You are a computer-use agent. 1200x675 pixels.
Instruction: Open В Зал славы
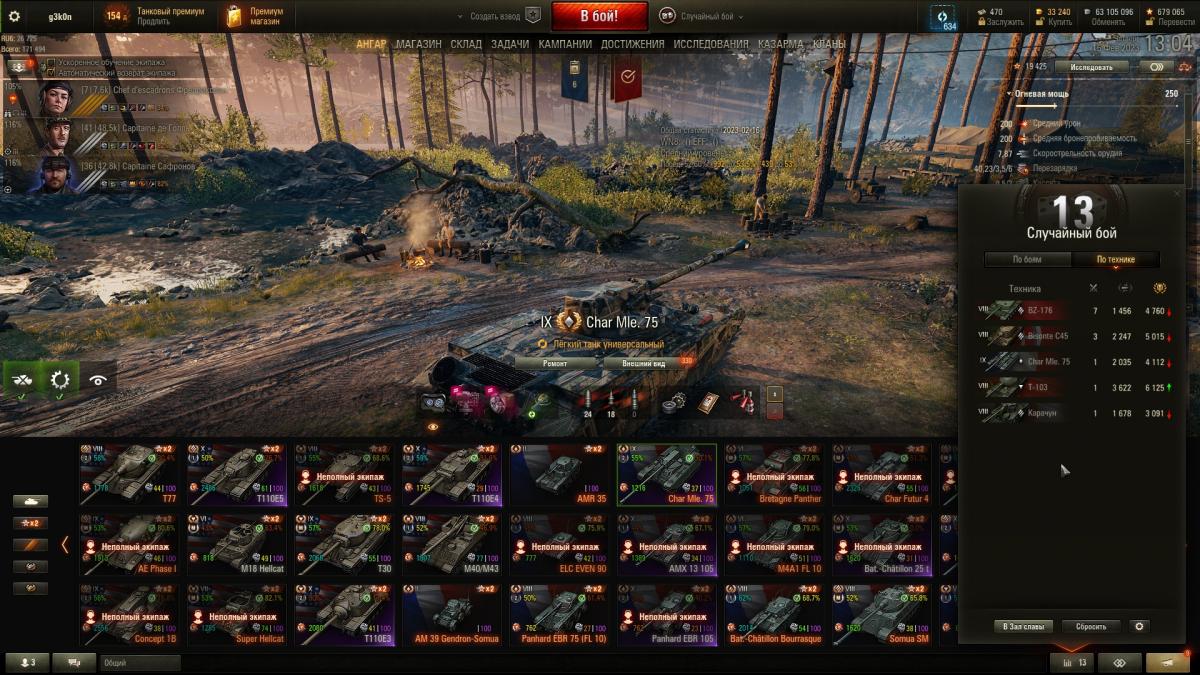[x=1024, y=627]
